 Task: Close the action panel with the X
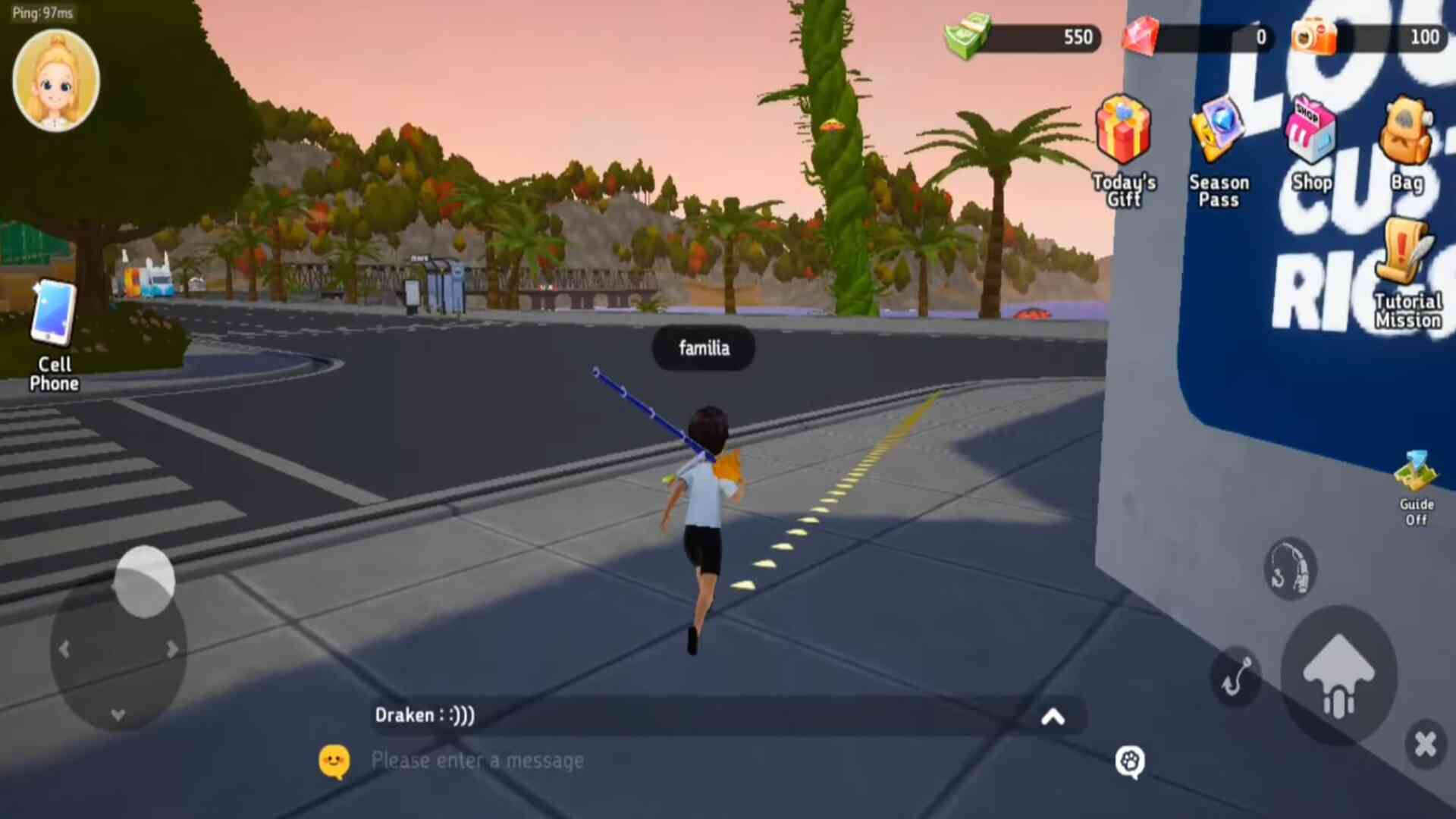point(1426,744)
